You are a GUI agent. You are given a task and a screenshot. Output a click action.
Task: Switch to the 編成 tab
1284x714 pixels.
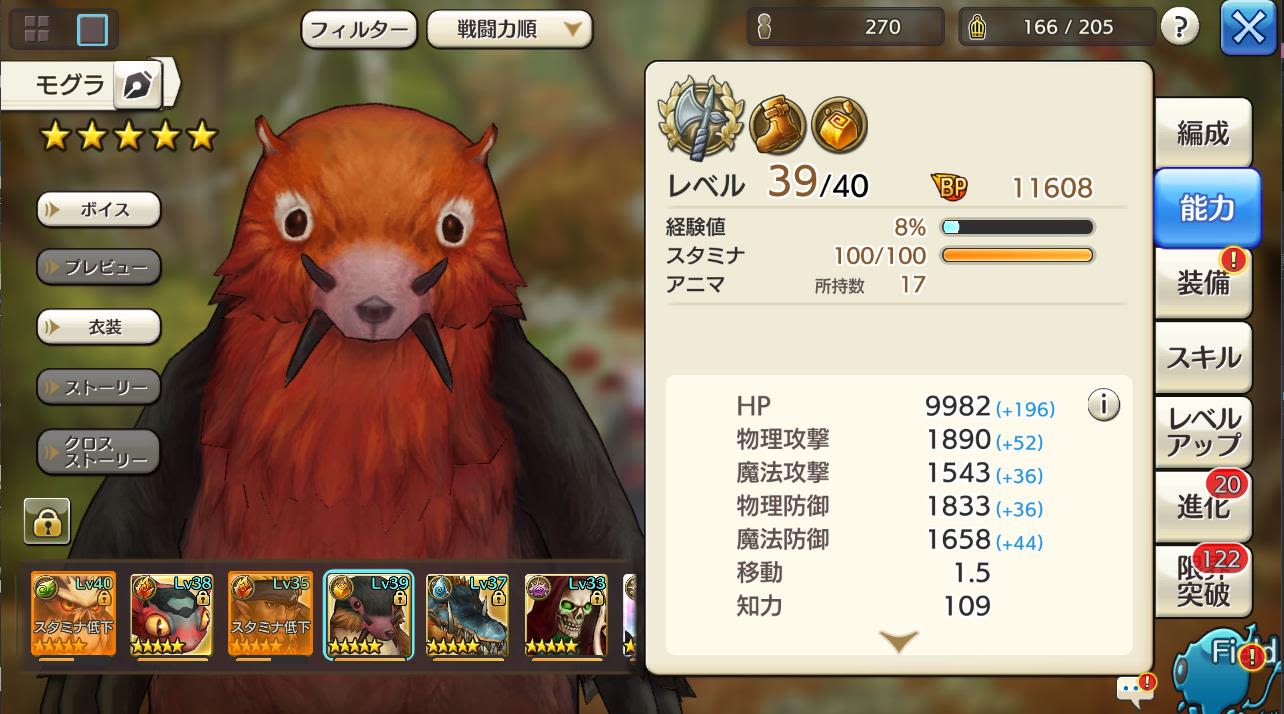point(1203,133)
